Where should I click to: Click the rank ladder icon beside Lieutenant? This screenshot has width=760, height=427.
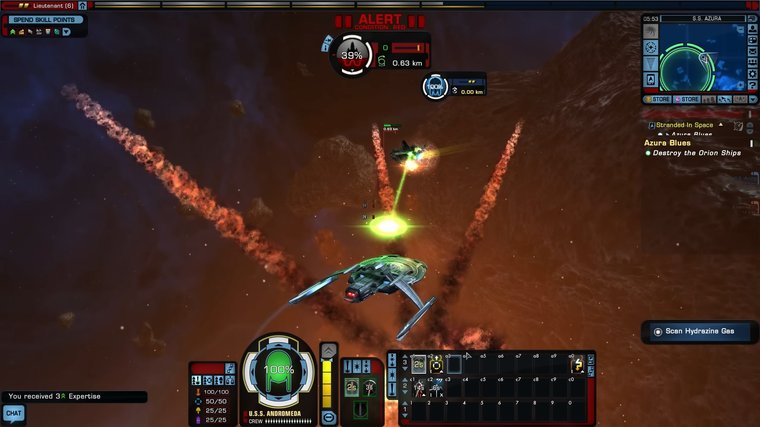coord(83,5)
